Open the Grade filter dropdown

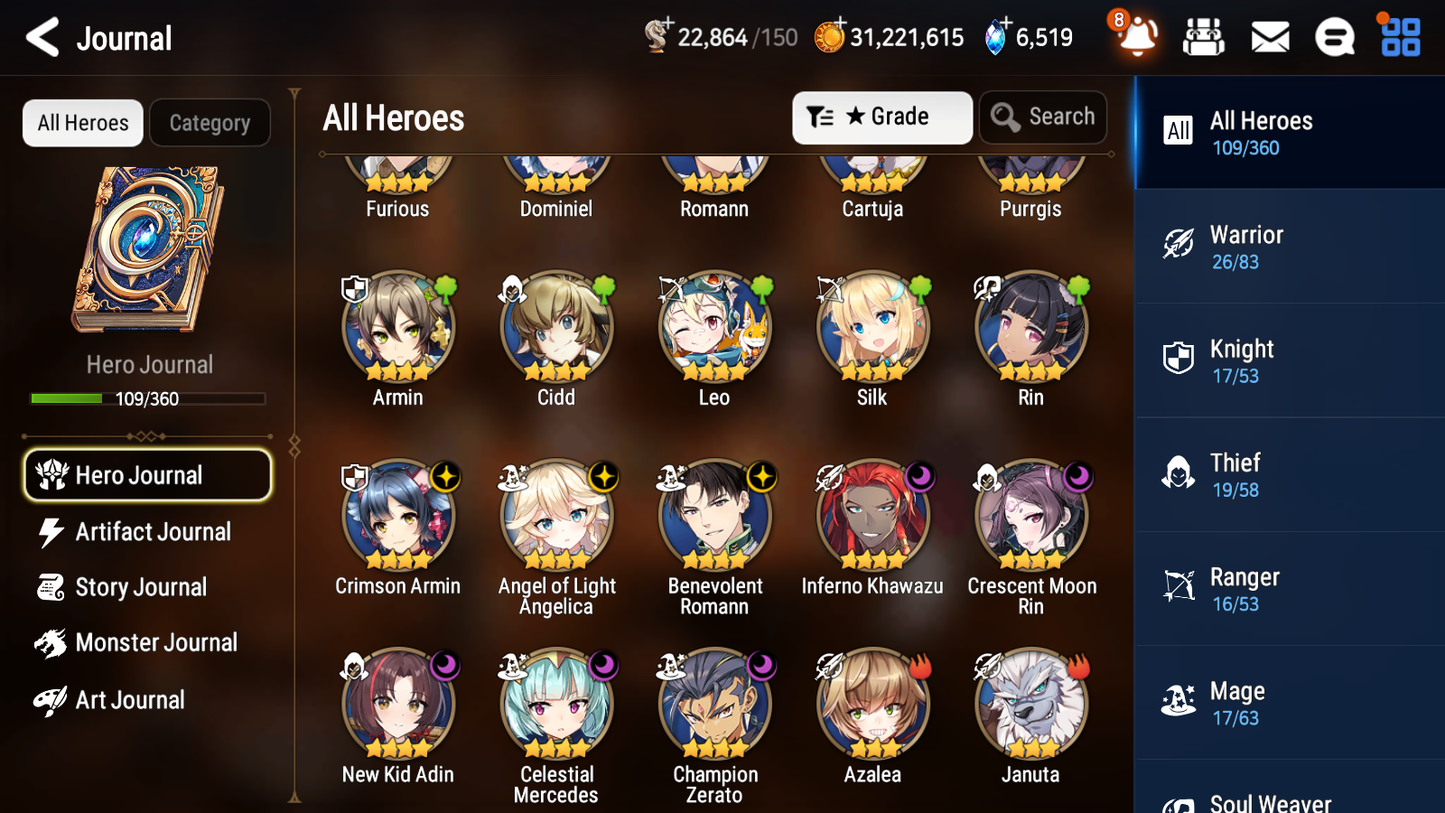click(x=882, y=117)
